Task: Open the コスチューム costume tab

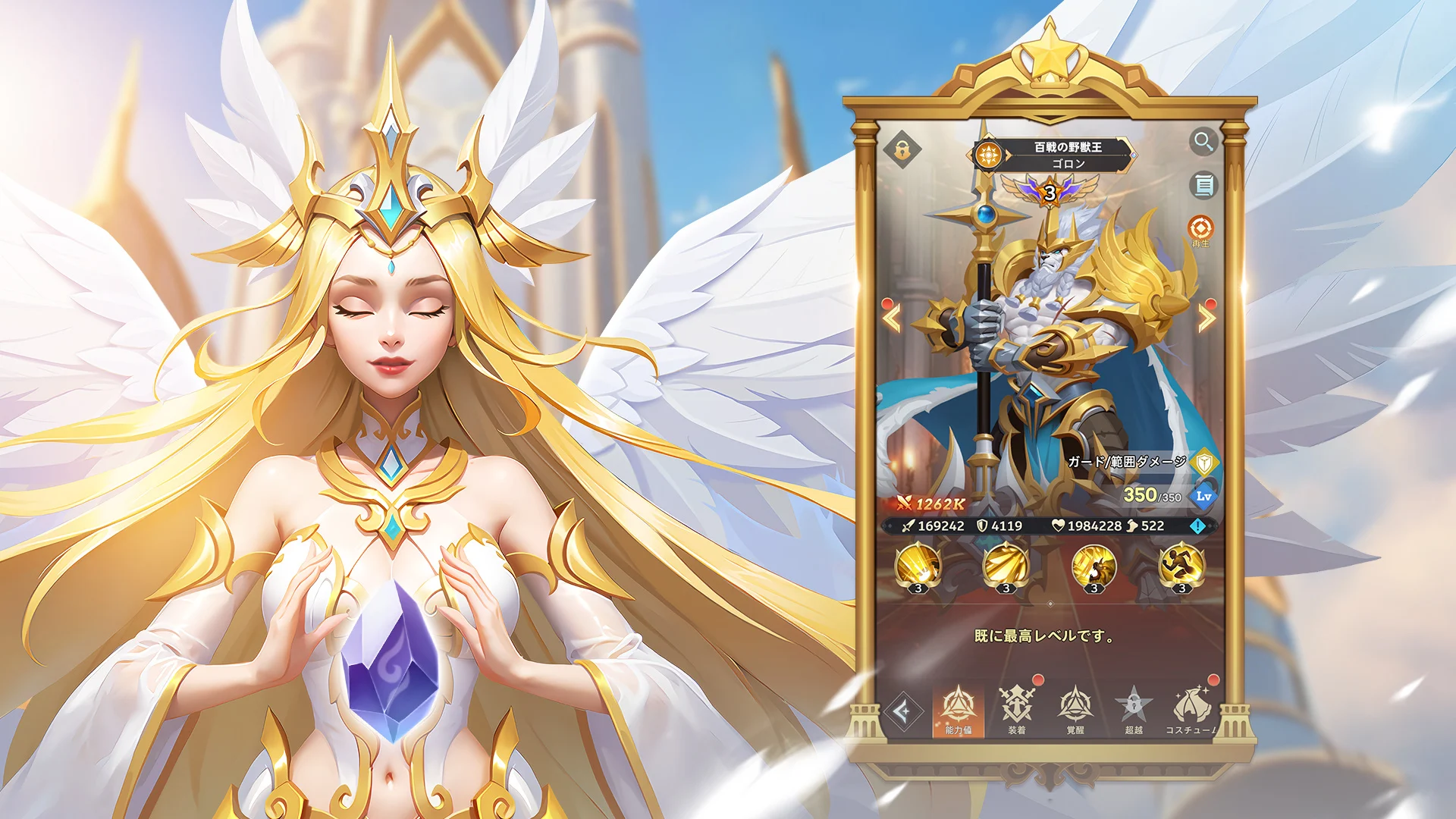Action: [1191, 711]
